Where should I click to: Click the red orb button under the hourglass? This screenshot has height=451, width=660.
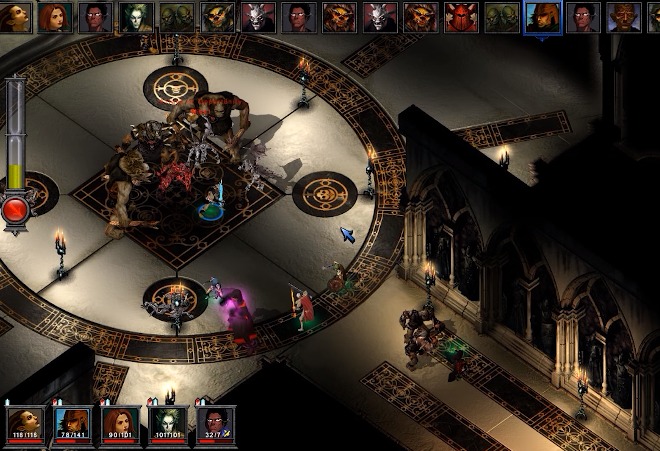(15, 210)
